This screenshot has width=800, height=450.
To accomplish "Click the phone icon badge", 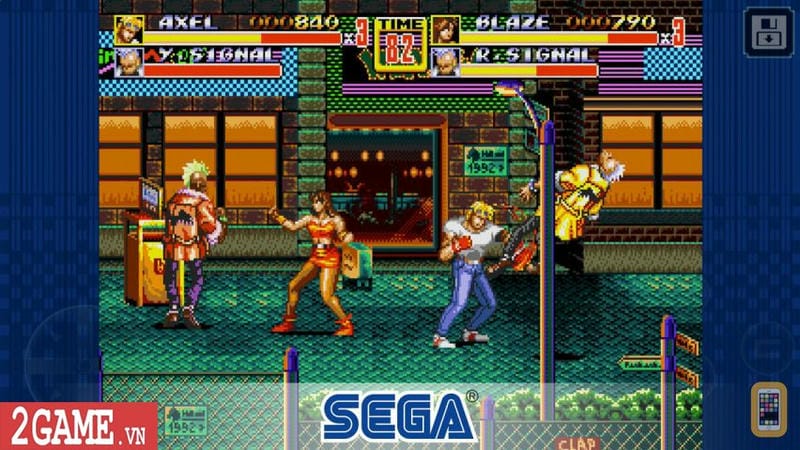I will click(x=768, y=408).
